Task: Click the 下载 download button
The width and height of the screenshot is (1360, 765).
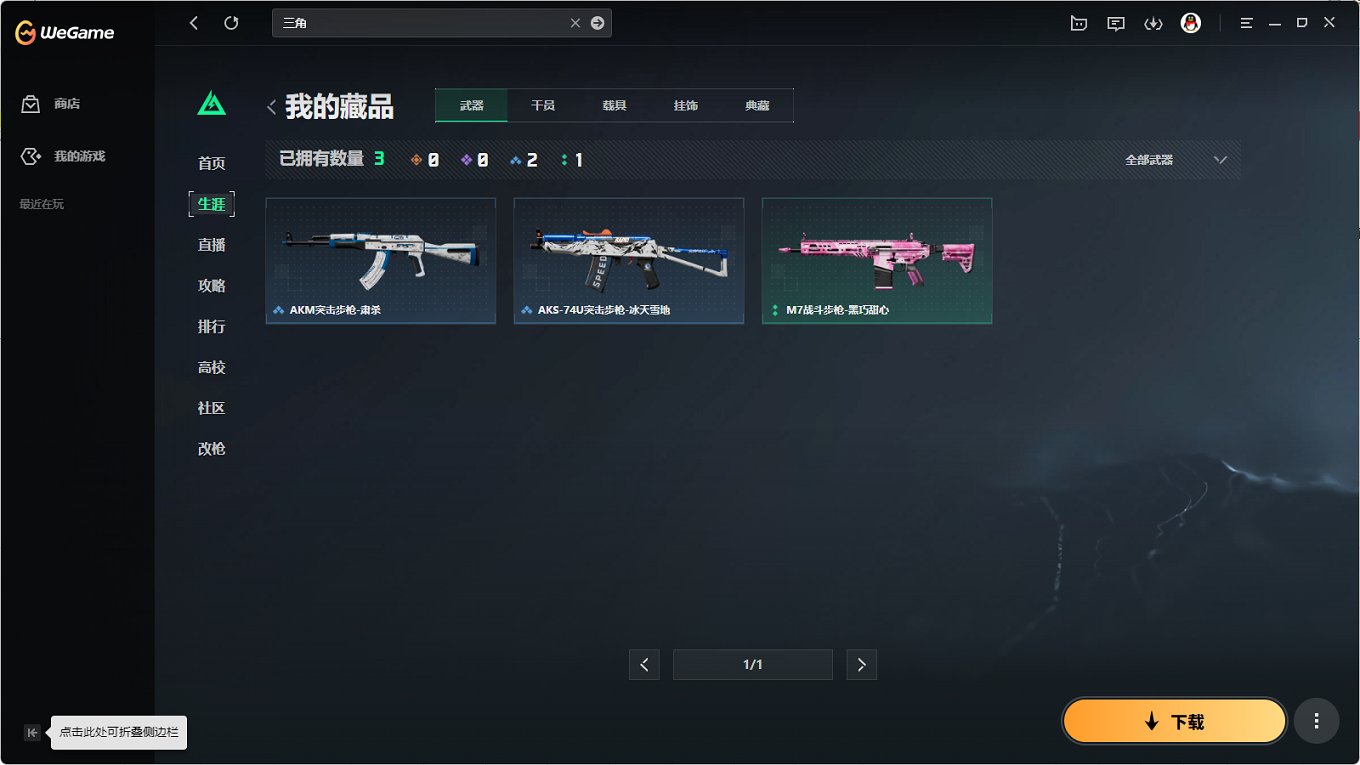Action: 1174,720
